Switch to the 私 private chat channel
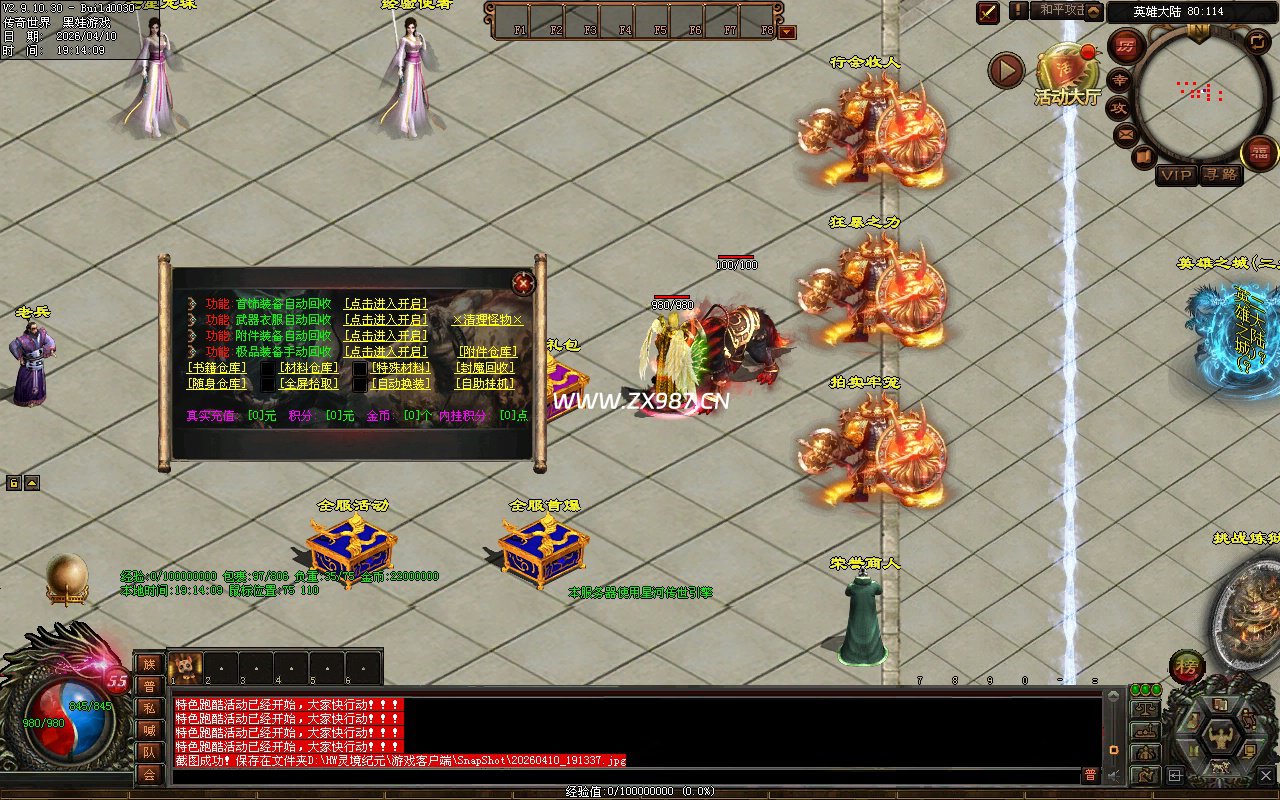Image resolution: width=1280 pixels, height=800 pixels. (x=148, y=708)
